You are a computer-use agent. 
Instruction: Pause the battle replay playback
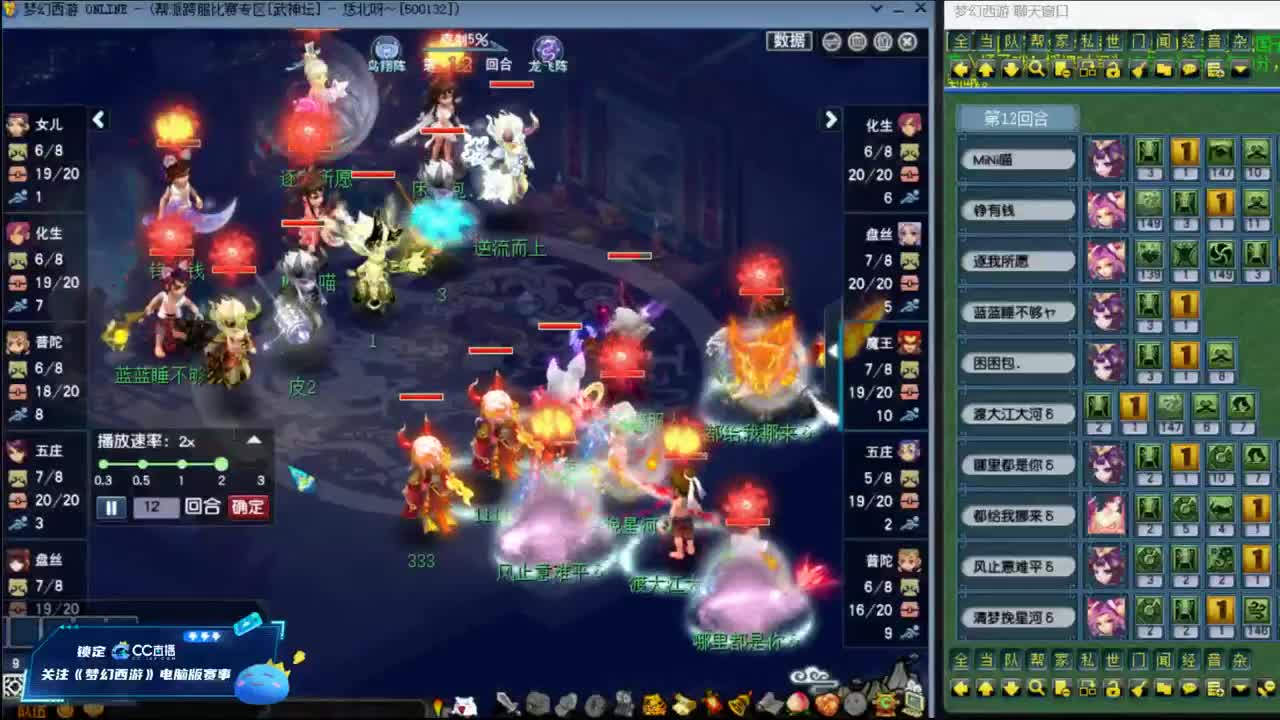110,508
